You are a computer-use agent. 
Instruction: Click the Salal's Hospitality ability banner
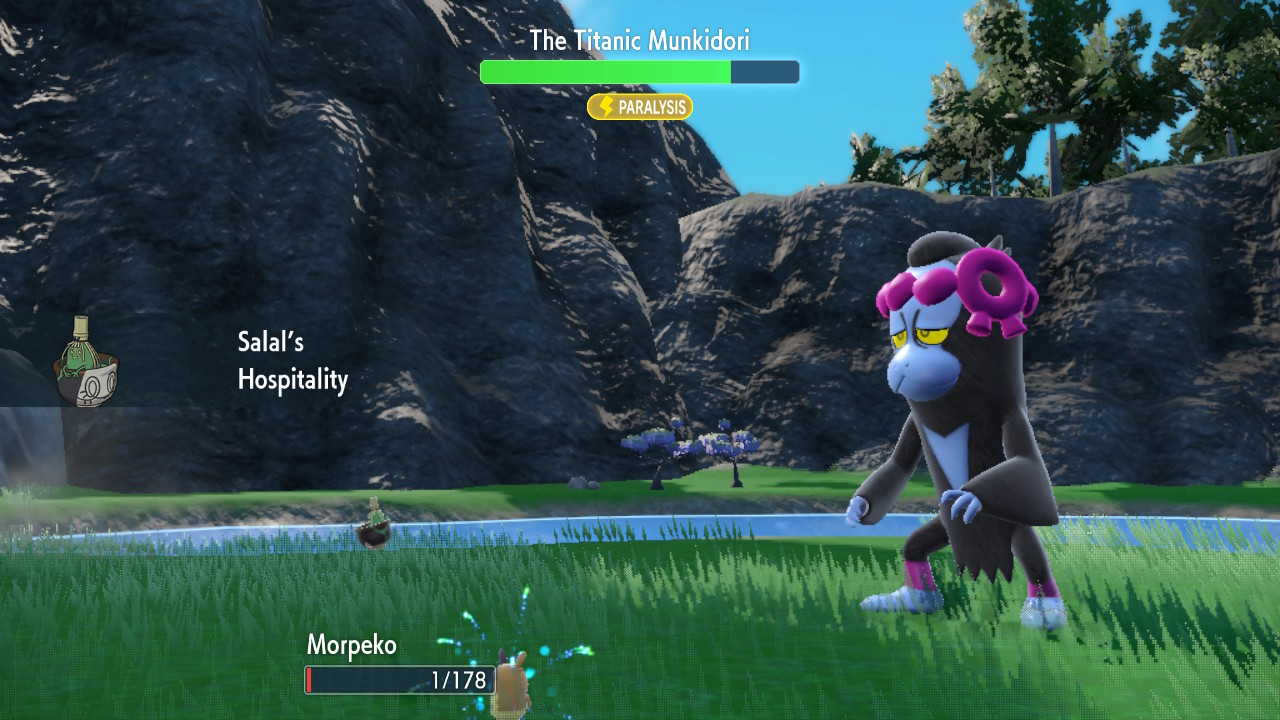tap(292, 361)
